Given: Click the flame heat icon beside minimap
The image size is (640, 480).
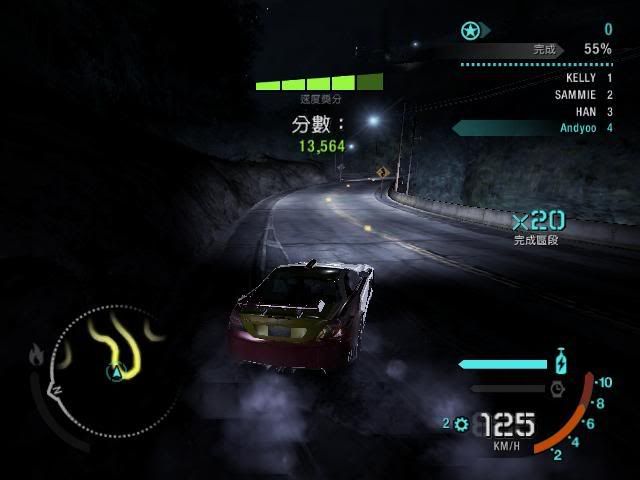Looking at the screenshot, I should click(38, 353).
